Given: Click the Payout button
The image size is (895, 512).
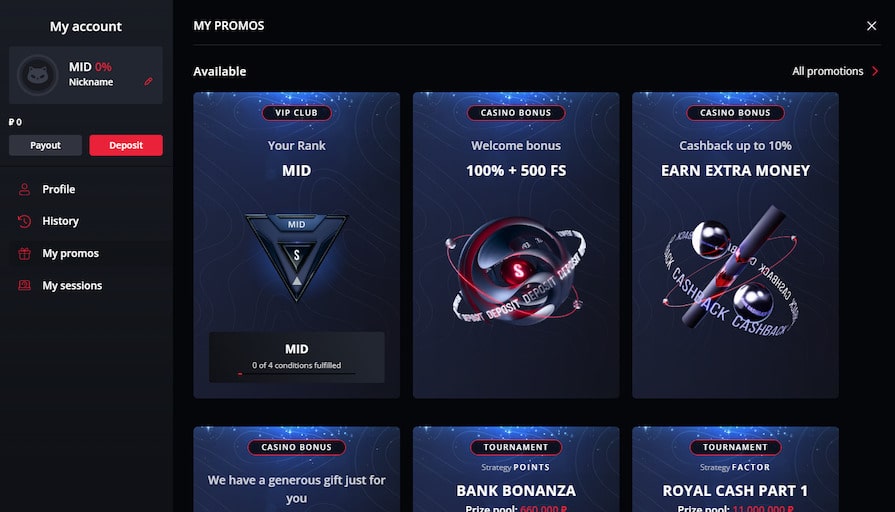Looking at the screenshot, I should (45, 145).
